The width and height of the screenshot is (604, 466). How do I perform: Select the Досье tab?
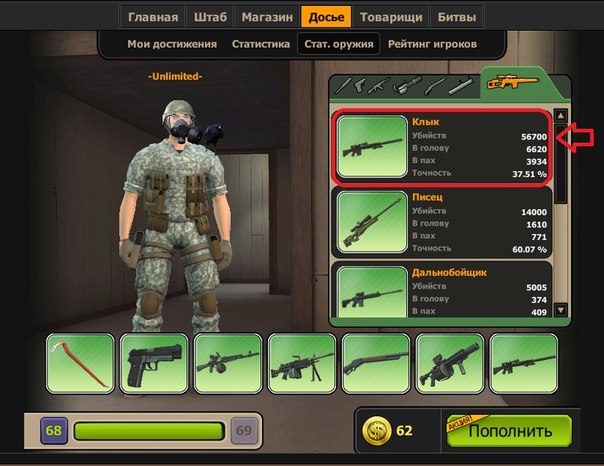326,17
